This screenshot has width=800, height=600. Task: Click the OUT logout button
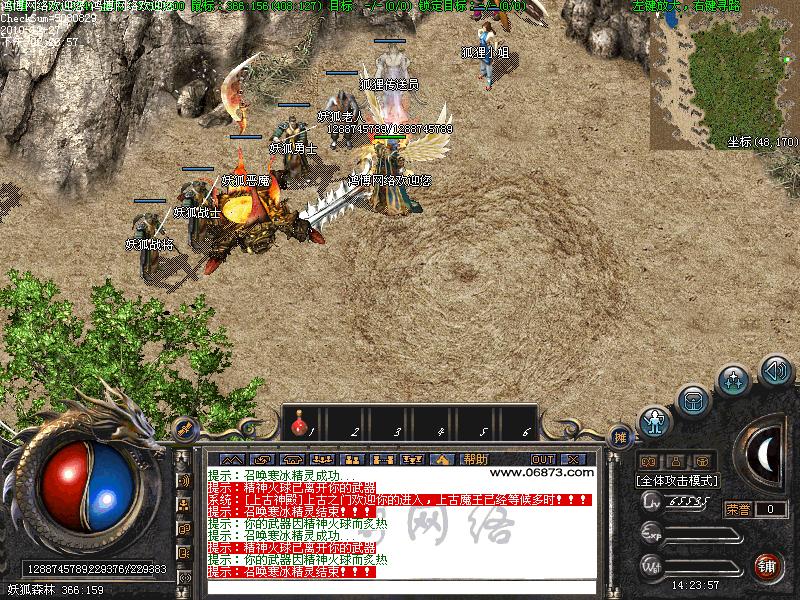tap(543, 459)
